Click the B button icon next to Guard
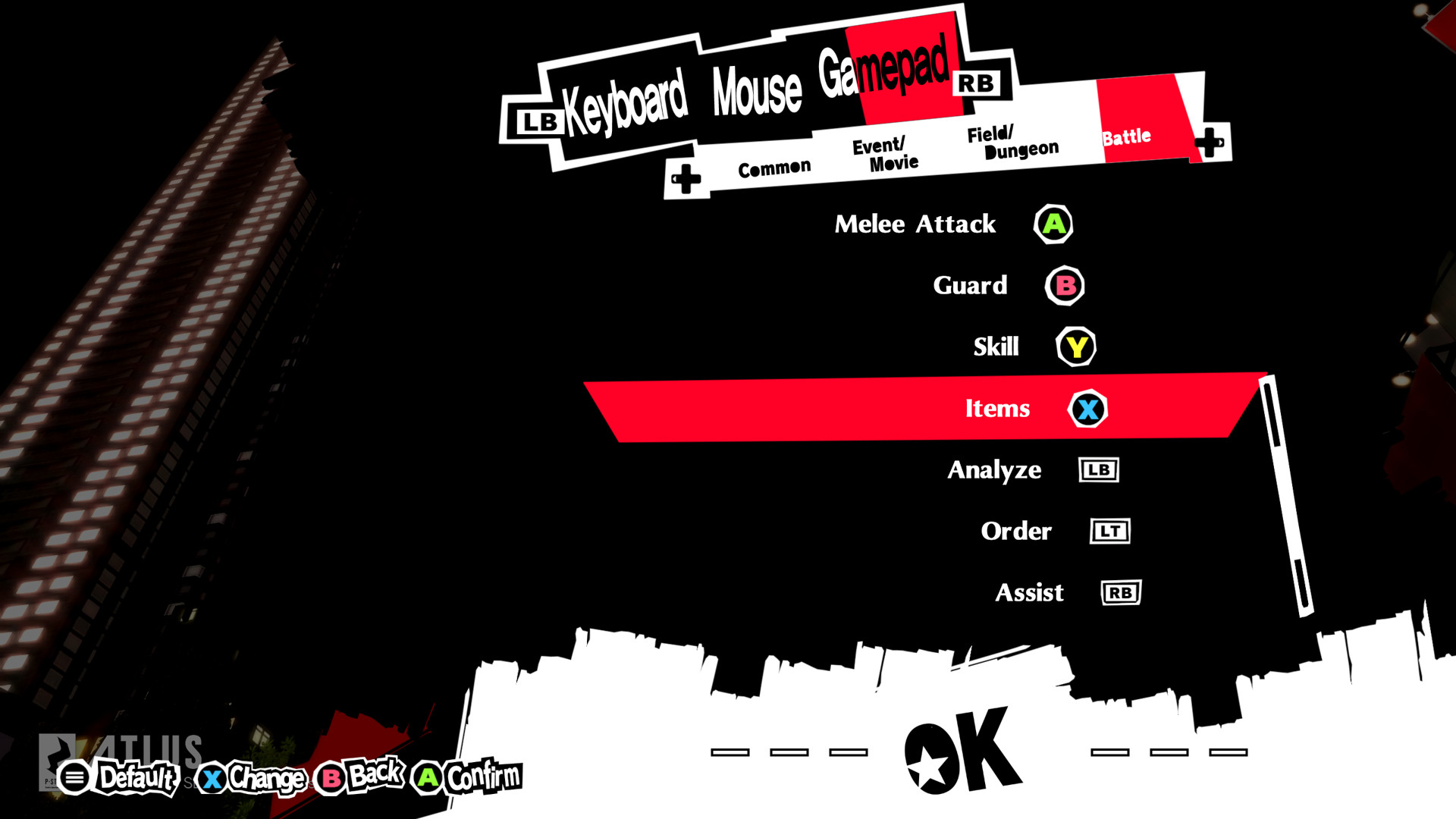 click(1065, 286)
